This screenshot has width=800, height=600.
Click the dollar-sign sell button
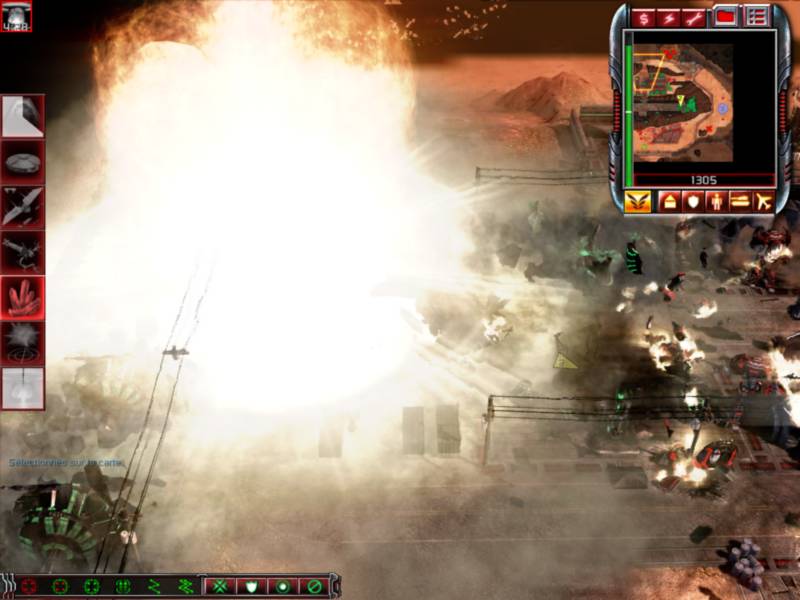pos(643,18)
